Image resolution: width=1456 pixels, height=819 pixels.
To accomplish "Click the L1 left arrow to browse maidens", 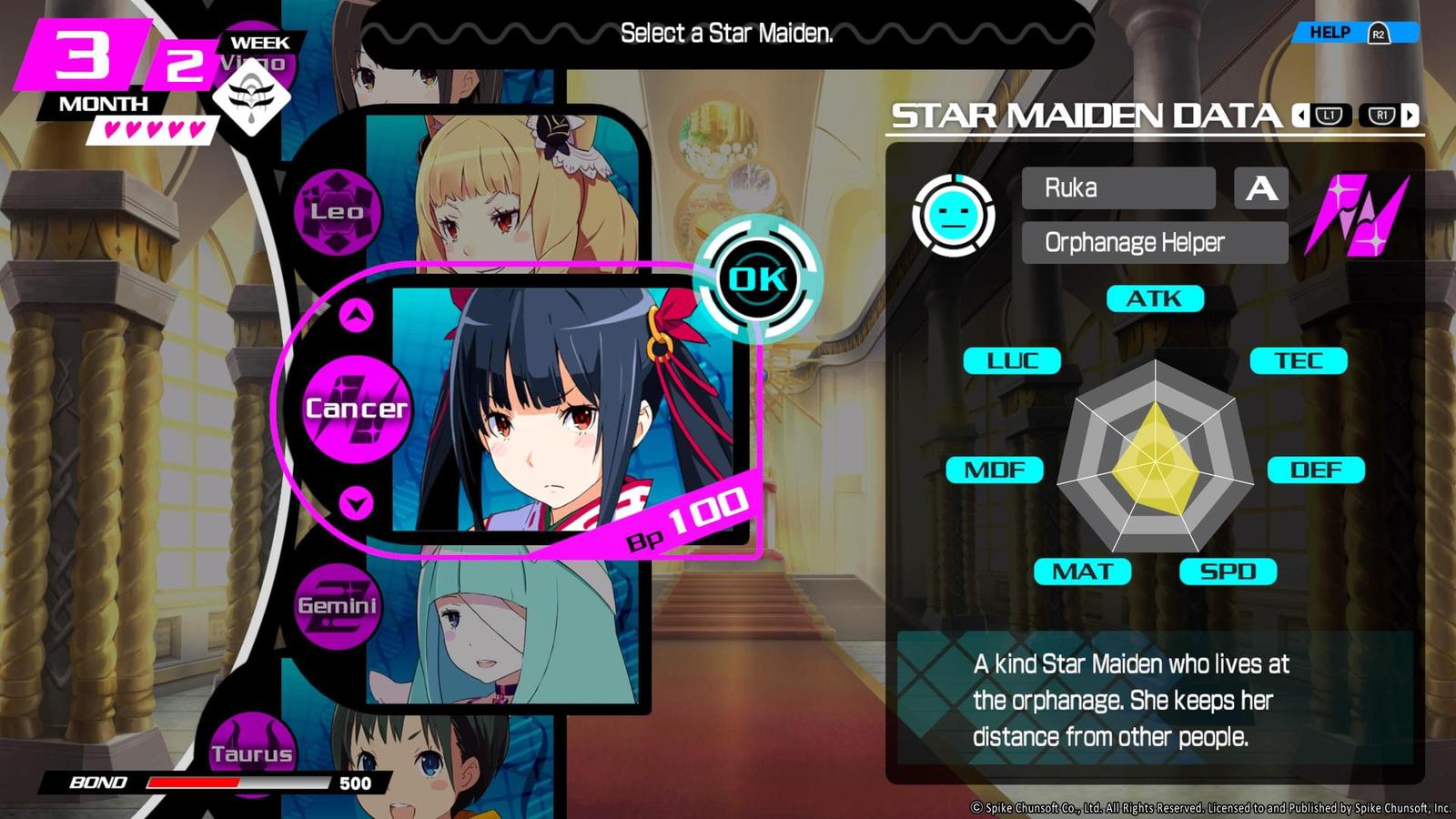I will (1323, 116).
